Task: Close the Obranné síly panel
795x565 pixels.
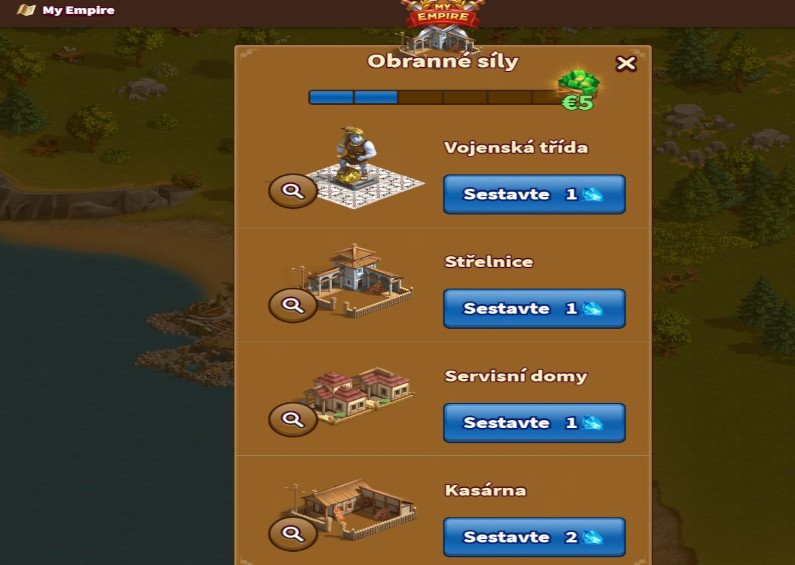Action: [x=626, y=64]
